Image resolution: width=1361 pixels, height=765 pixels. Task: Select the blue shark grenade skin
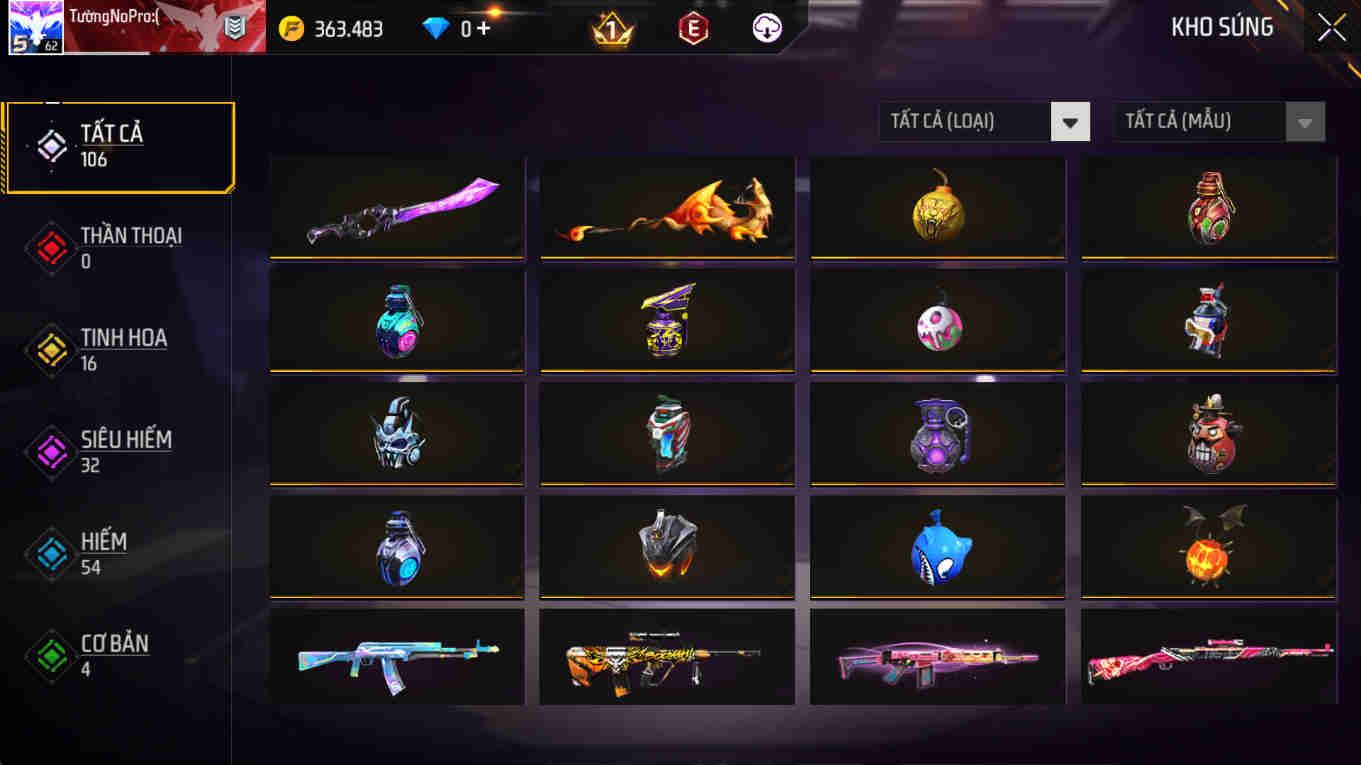pyautogui.click(x=937, y=545)
